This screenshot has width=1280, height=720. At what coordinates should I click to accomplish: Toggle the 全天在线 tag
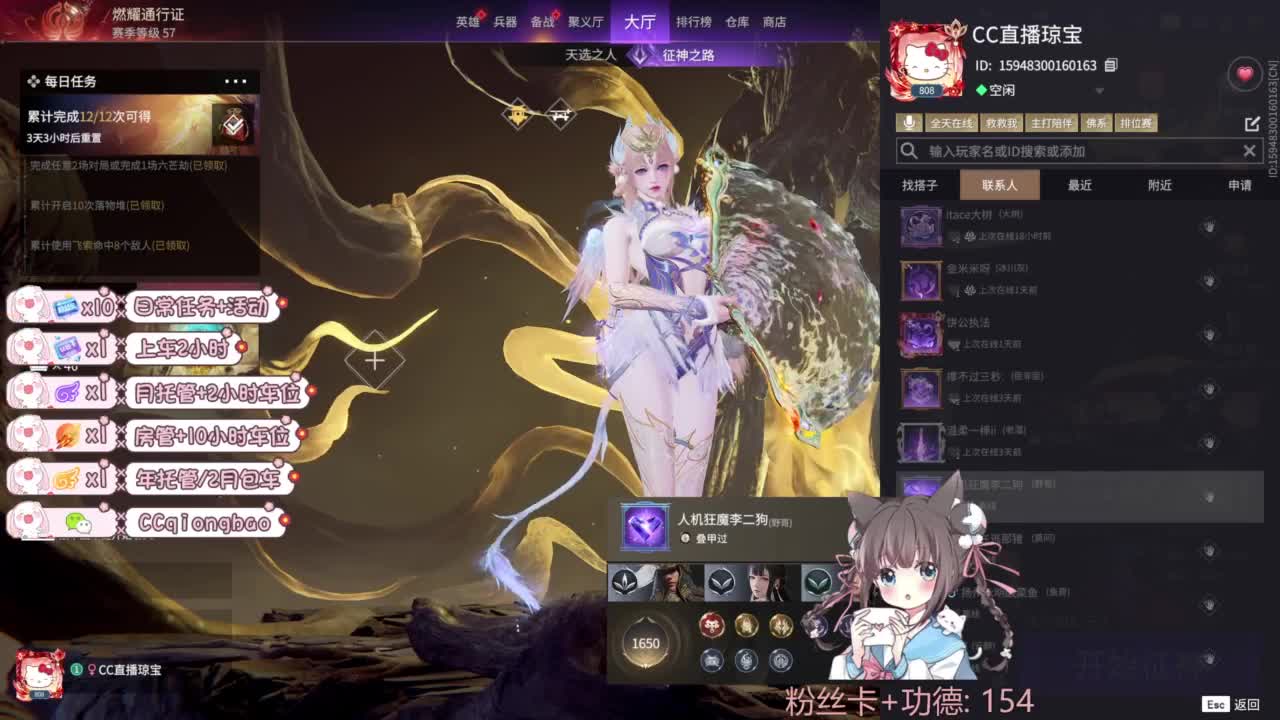(953, 122)
